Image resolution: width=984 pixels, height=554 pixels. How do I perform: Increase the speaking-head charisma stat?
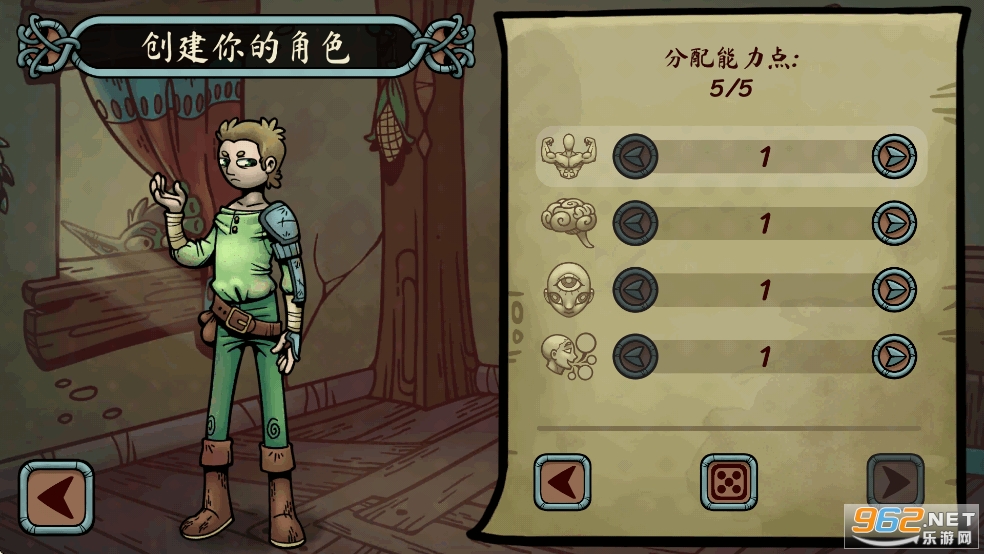click(x=894, y=356)
